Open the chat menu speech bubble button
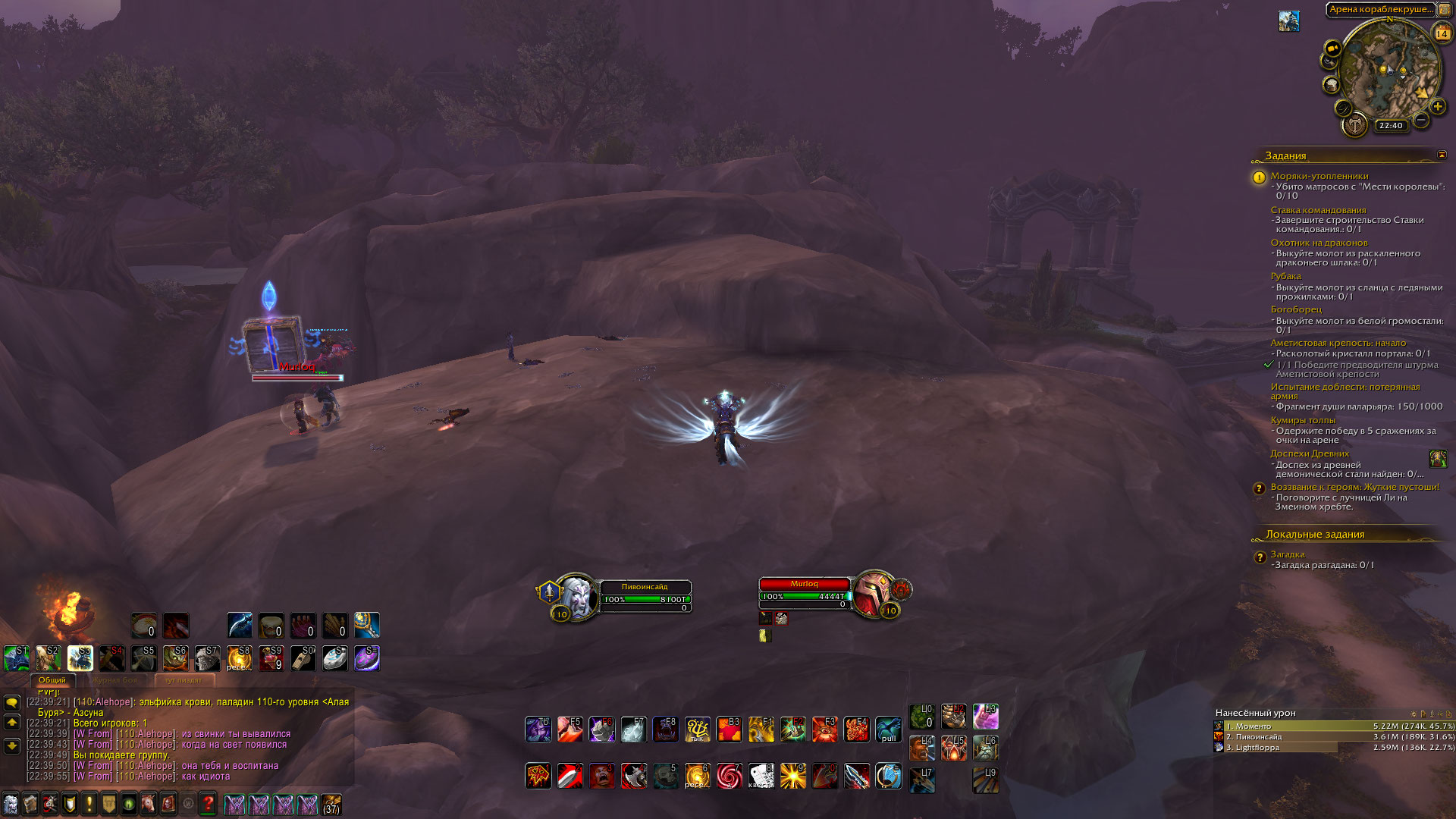The height and width of the screenshot is (819, 1456). point(12,703)
